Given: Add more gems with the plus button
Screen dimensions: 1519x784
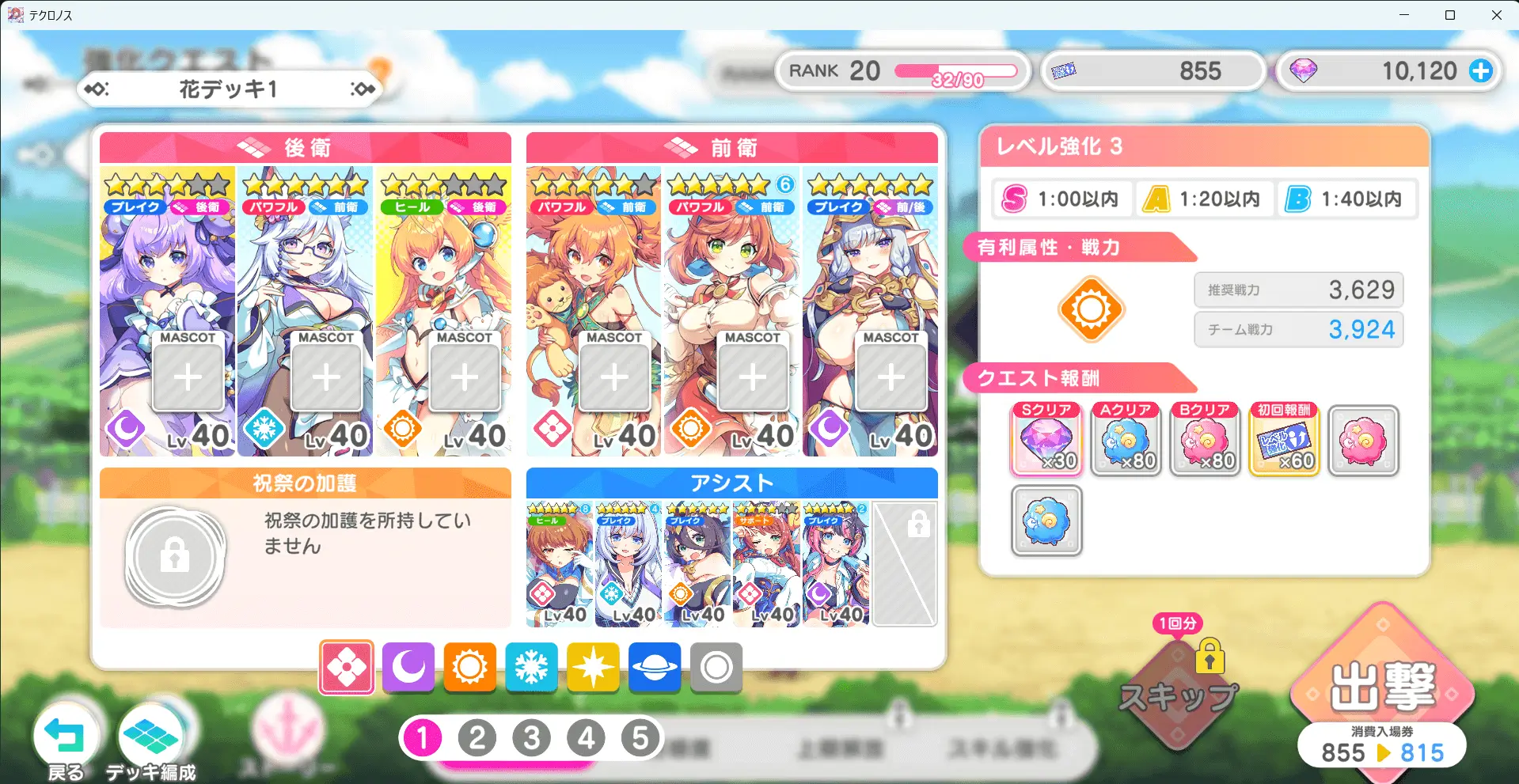Looking at the screenshot, I should [x=1480, y=71].
